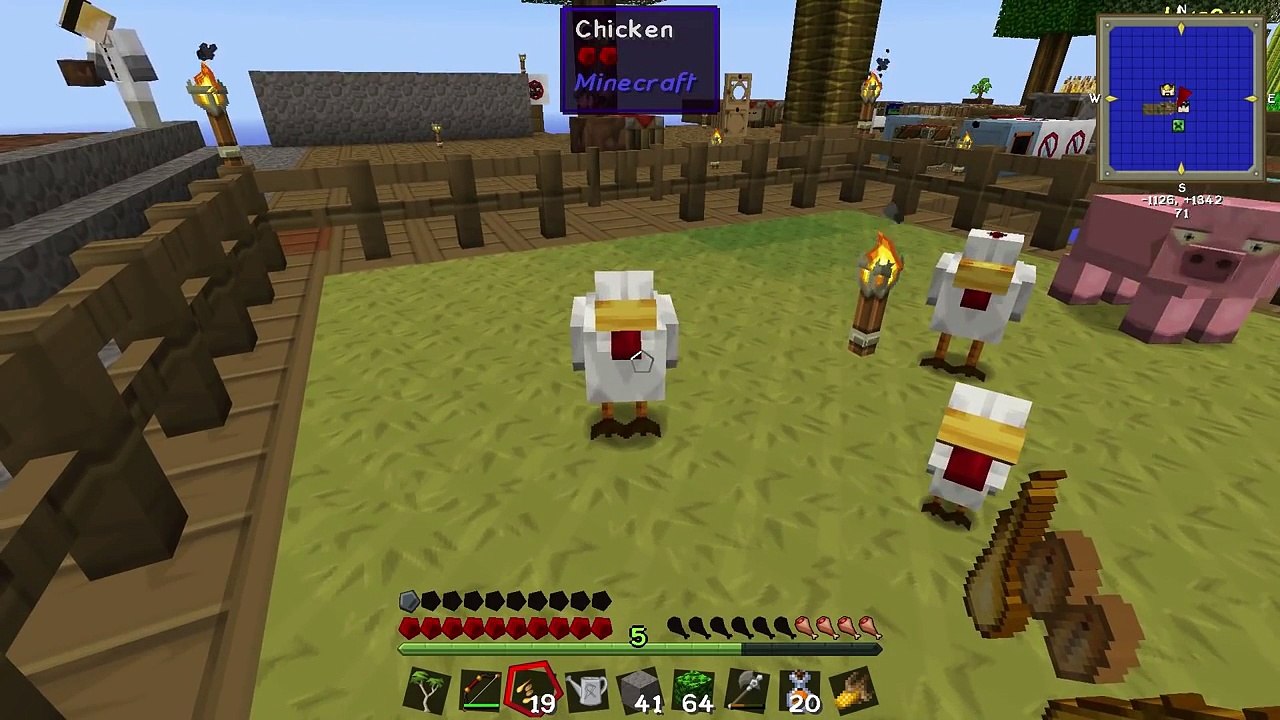The image size is (1280, 720).
Task: Click the Chicken info tooltip panel
Action: tap(640, 58)
